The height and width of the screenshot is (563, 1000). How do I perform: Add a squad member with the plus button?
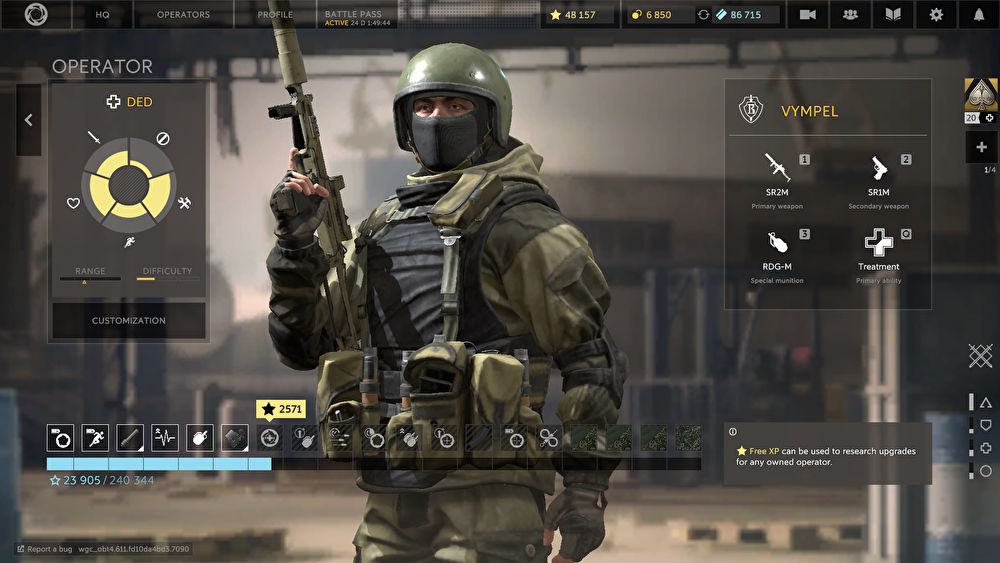click(x=980, y=148)
